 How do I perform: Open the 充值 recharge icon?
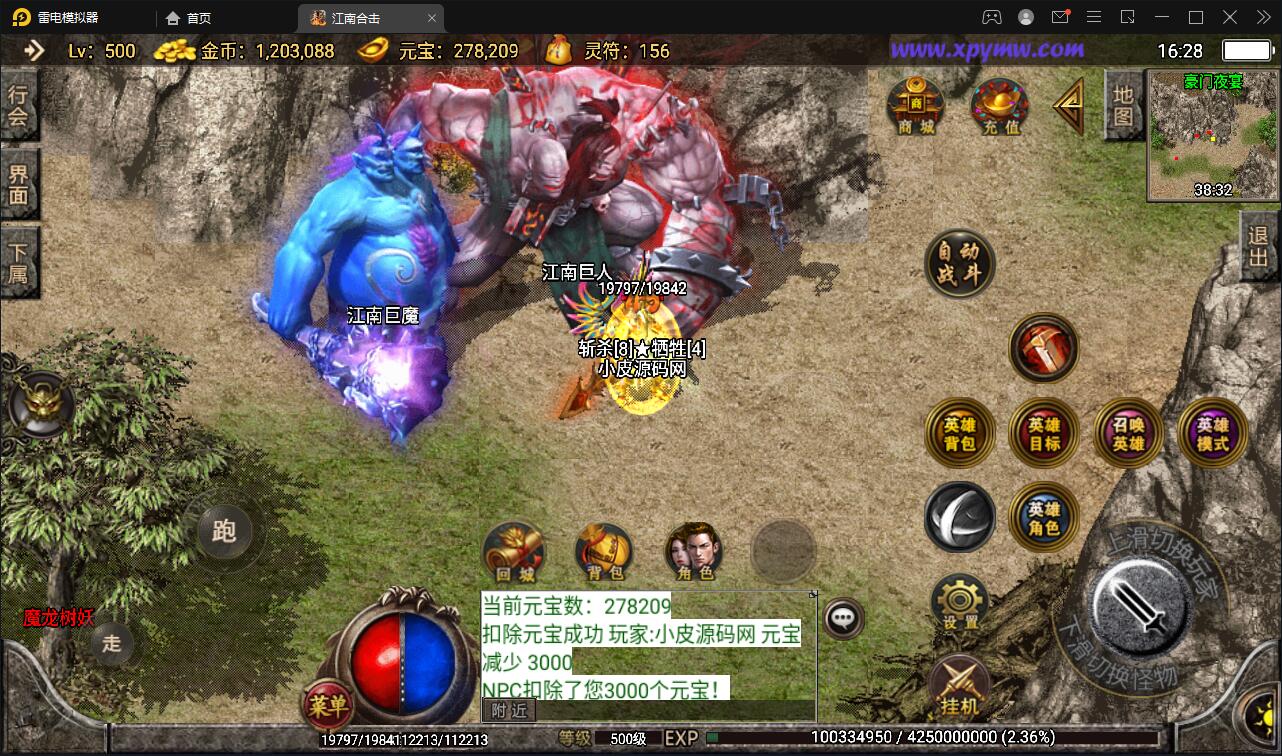tap(999, 104)
